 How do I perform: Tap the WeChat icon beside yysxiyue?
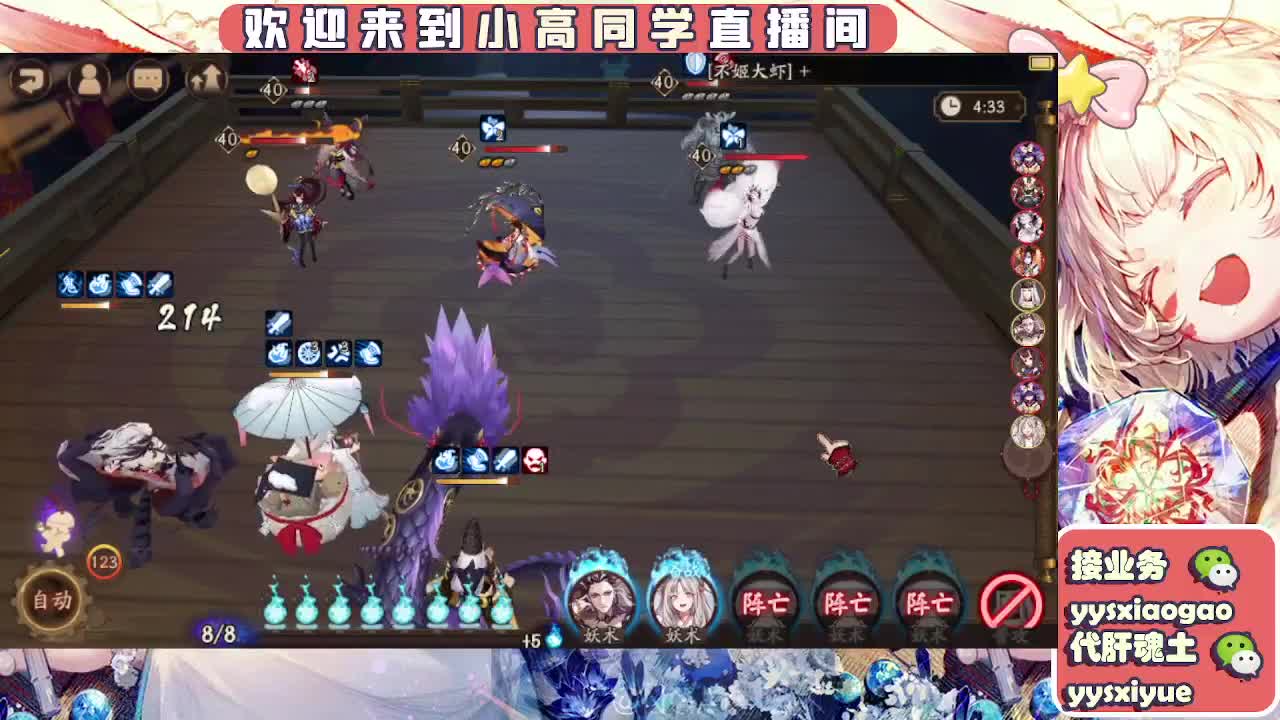[x=1238, y=654]
